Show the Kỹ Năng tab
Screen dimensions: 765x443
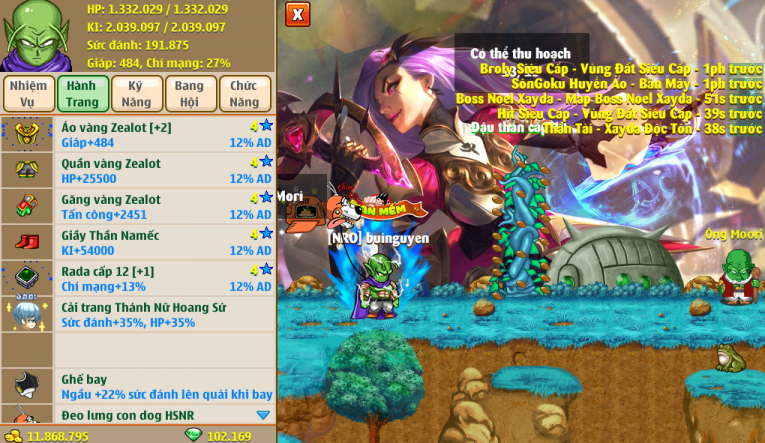click(135, 93)
